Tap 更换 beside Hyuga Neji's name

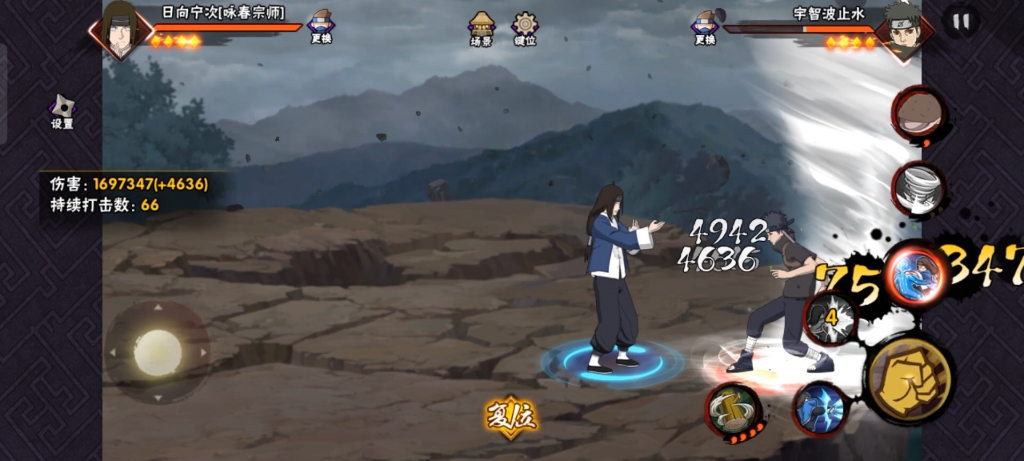point(321,26)
